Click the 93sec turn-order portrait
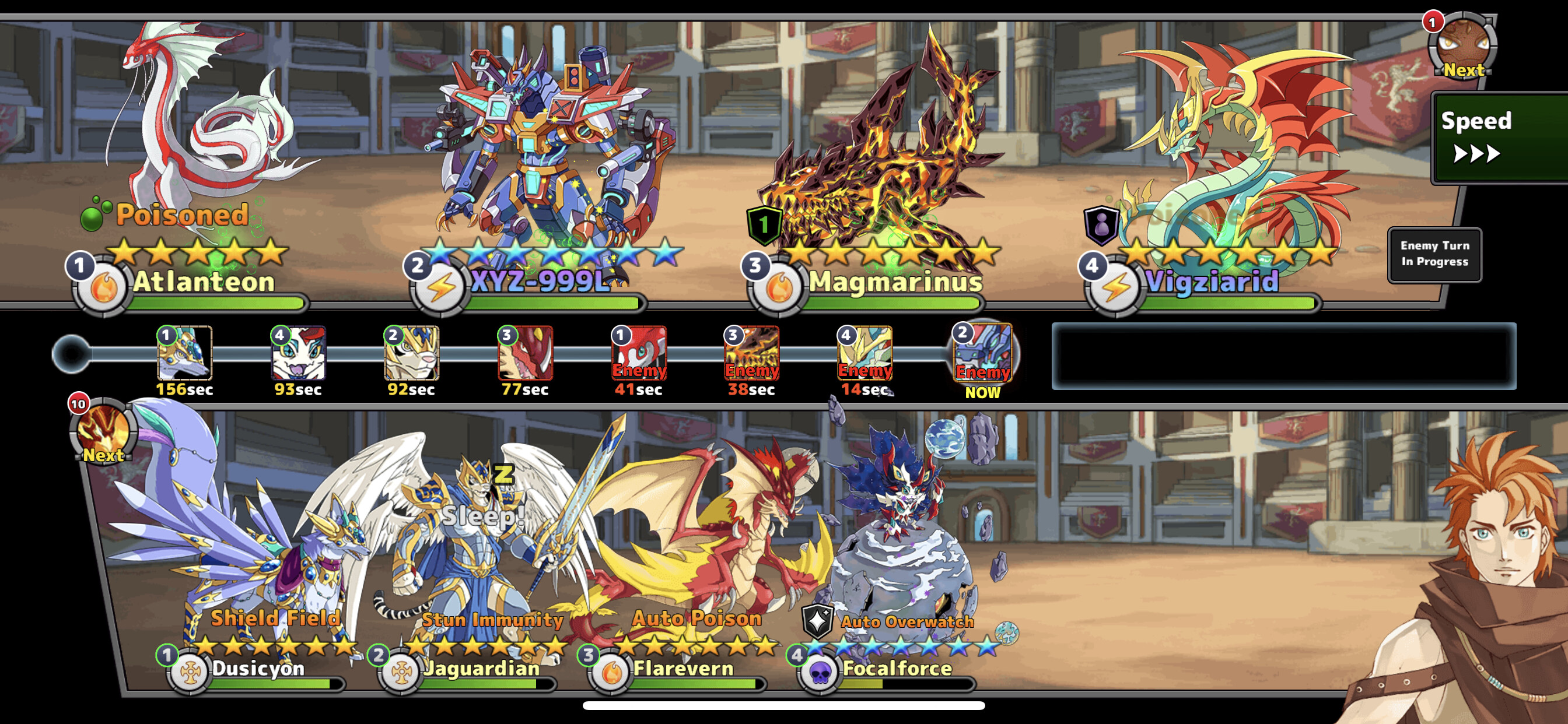The image size is (1568, 724). 298,353
